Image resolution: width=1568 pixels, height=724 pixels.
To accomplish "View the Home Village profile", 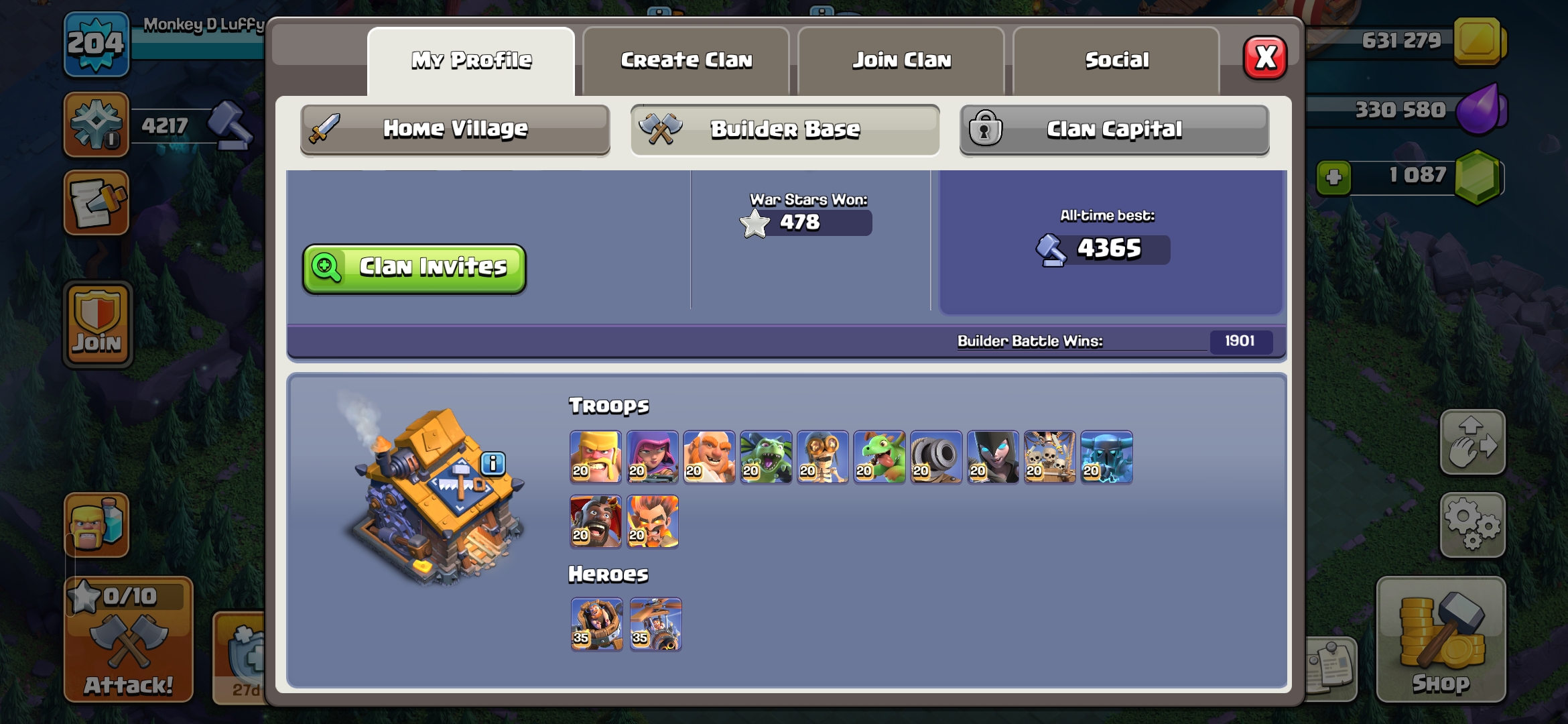I will click(x=455, y=129).
